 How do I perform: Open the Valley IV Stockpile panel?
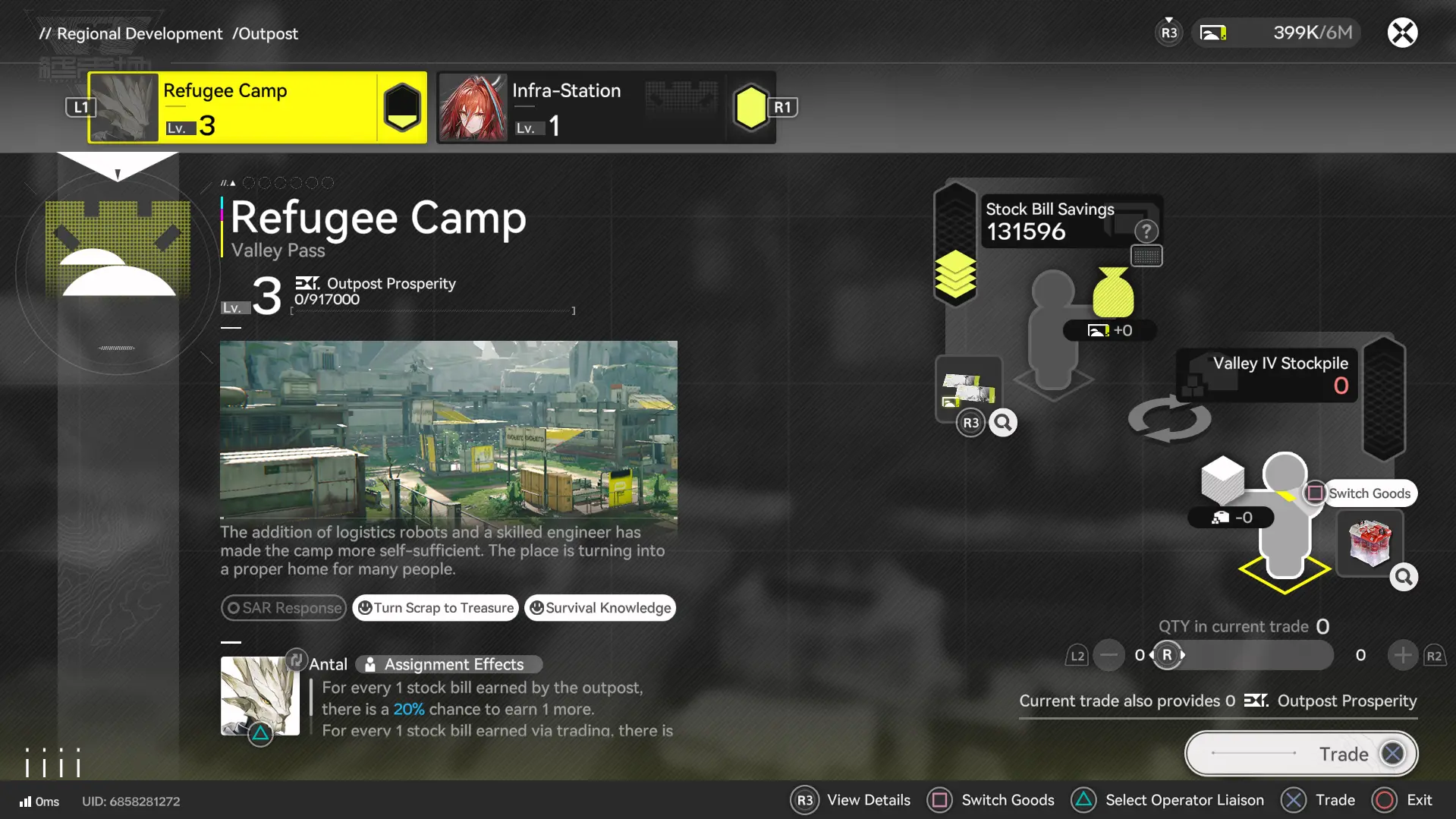click(x=1267, y=374)
